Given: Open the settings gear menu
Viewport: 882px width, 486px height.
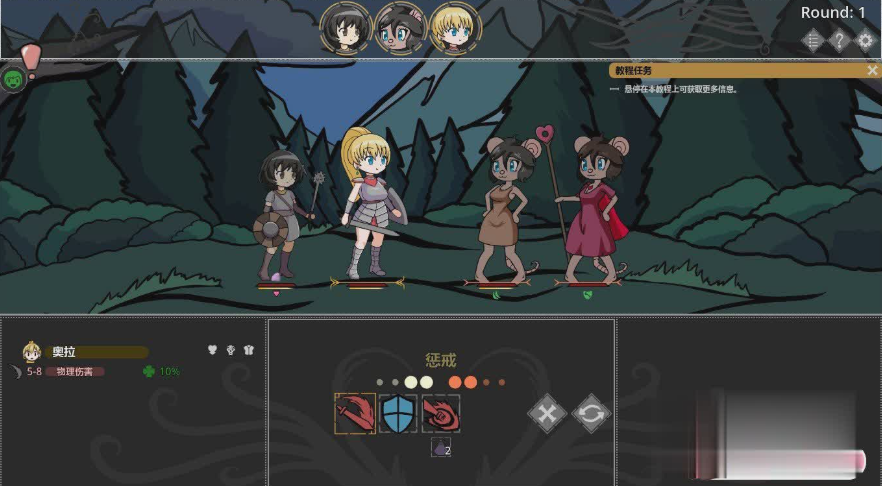Looking at the screenshot, I should pos(865,41).
